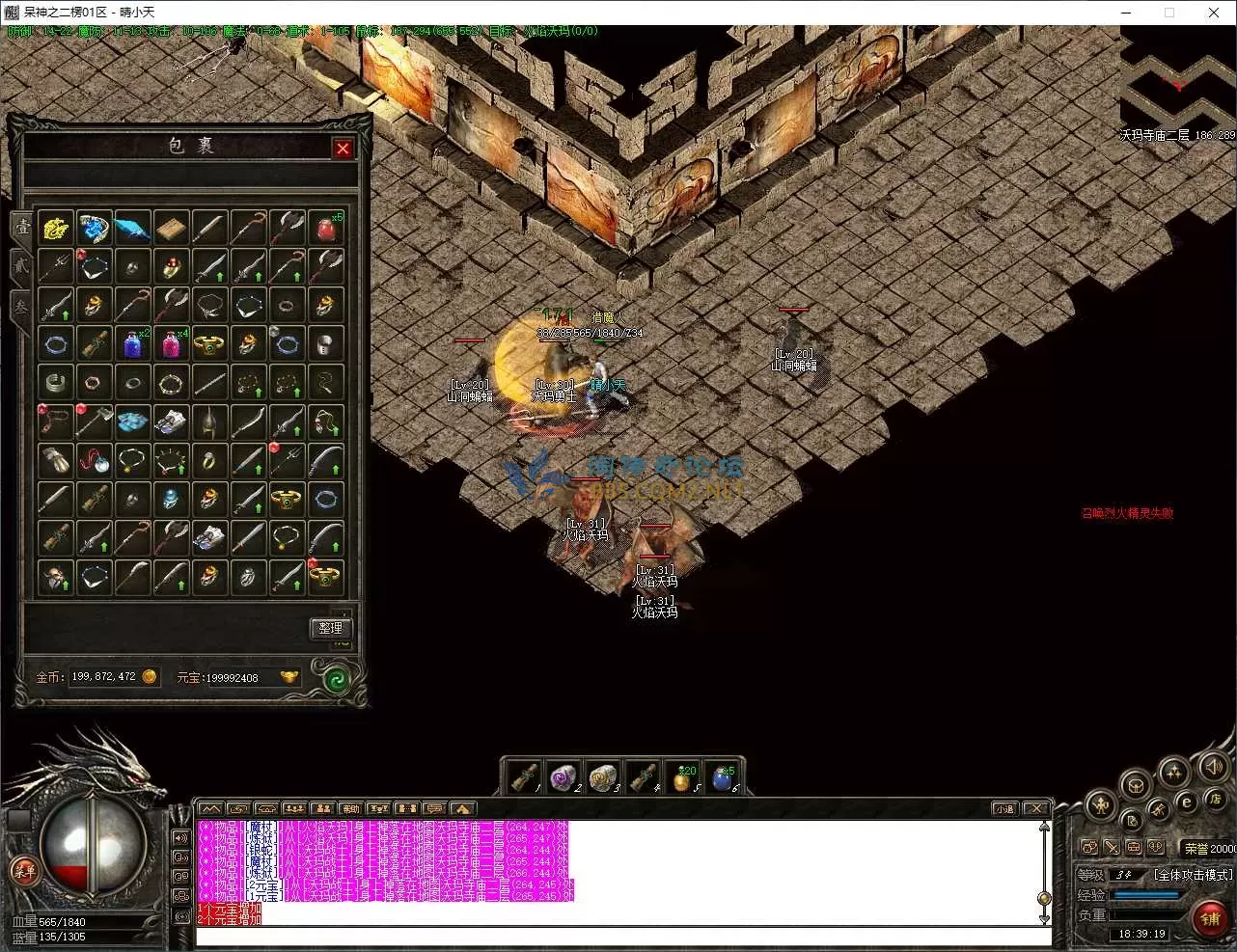The image size is (1237, 952).
Task: Use the blue potion in hotbar slot 6
Action: pos(722,776)
